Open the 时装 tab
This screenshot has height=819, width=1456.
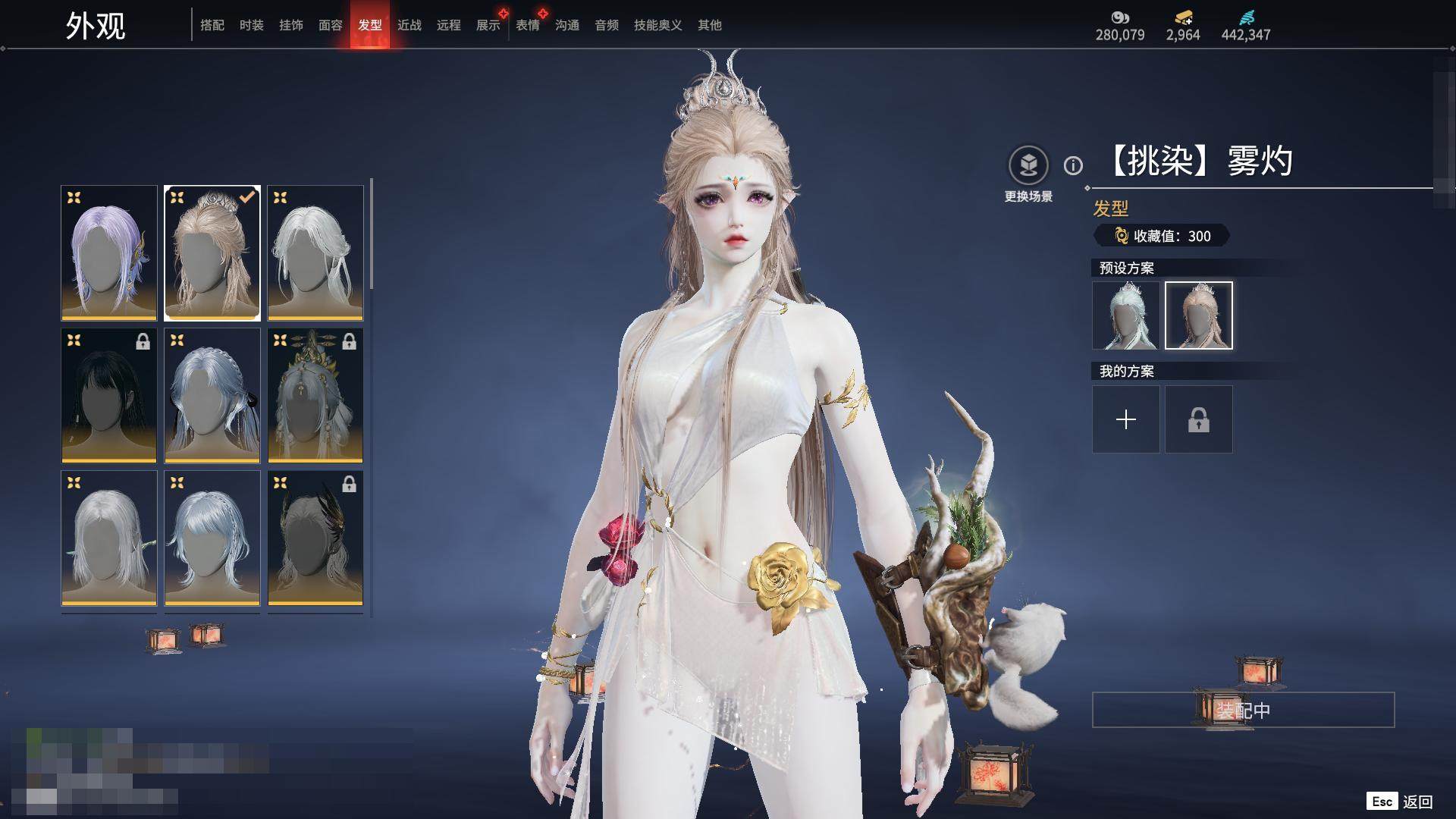[x=252, y=25]
